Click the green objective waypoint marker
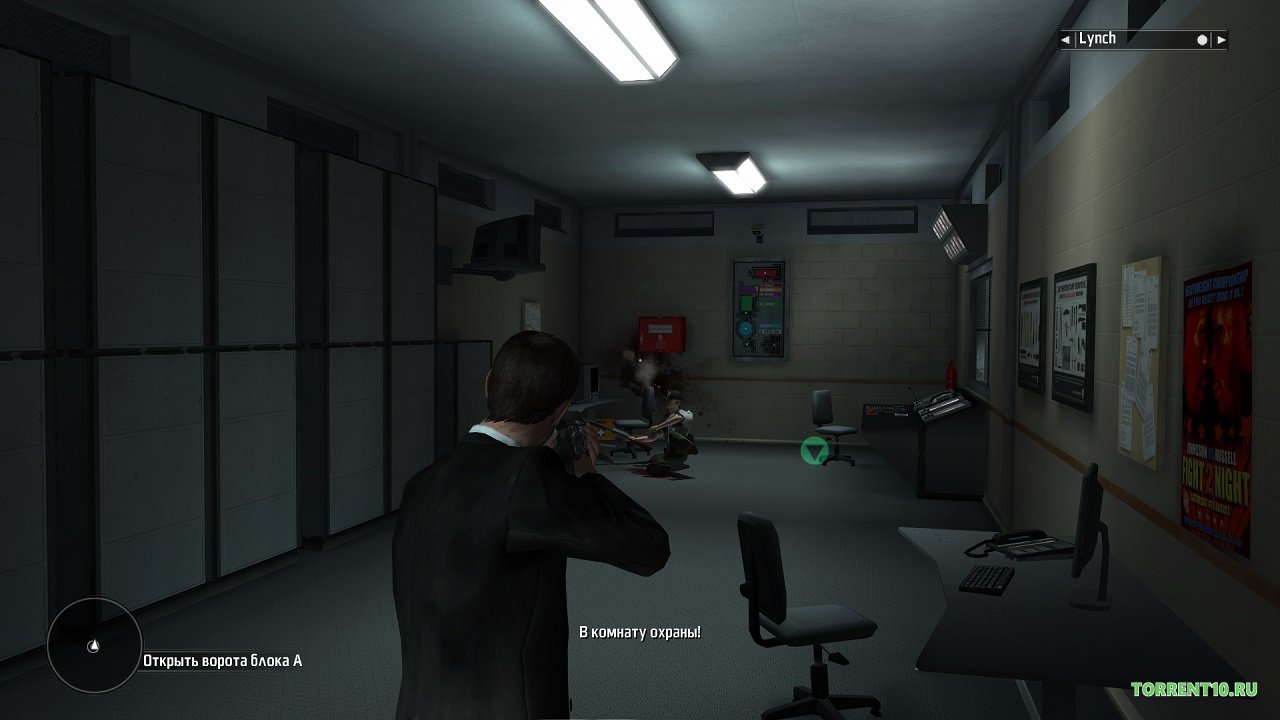Viewport: 1280px width, 720px height. [x=813, y=451]
